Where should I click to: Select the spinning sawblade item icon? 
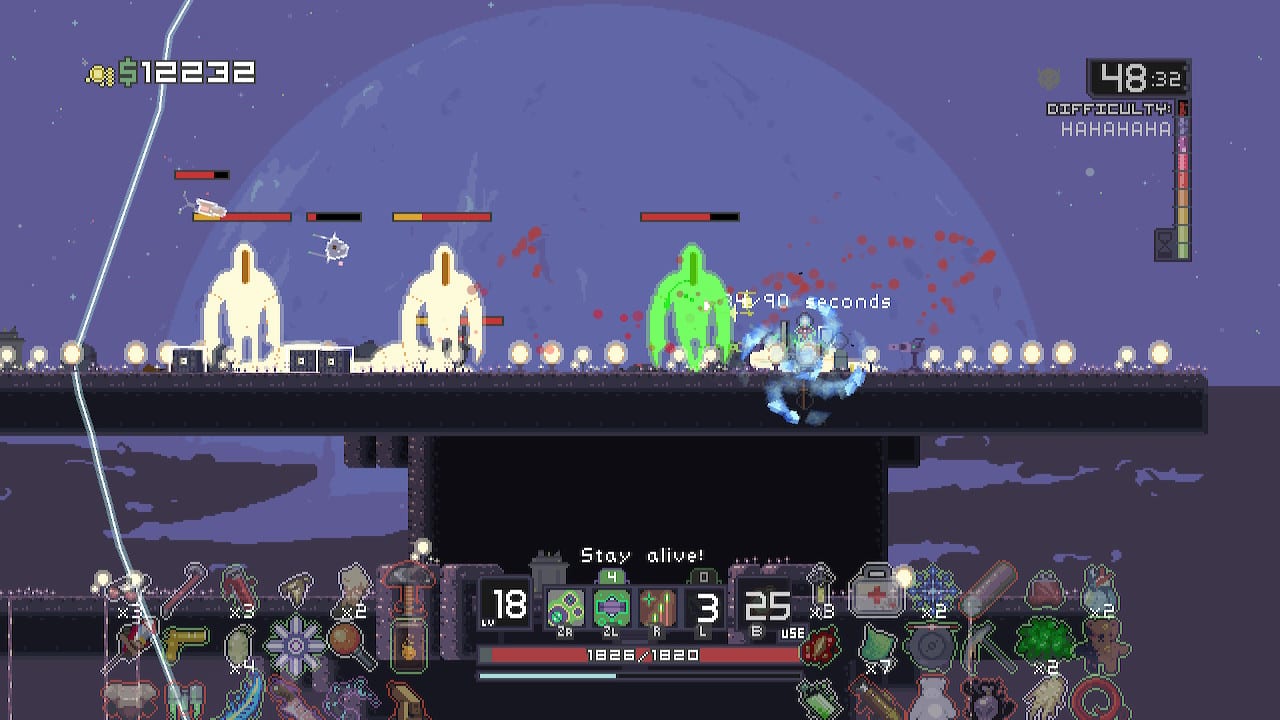[295, 644]
